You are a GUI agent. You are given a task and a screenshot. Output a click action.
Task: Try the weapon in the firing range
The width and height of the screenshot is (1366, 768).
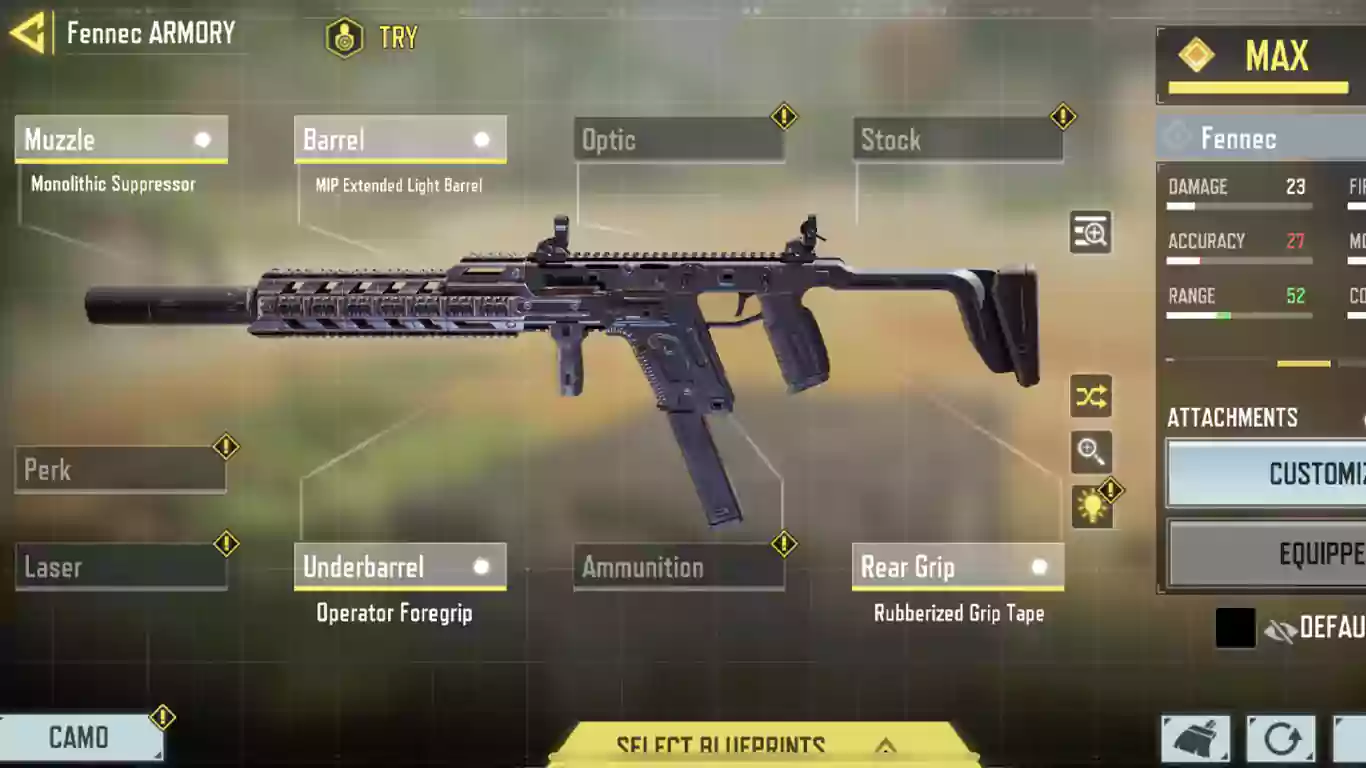(x=372, y=38)
